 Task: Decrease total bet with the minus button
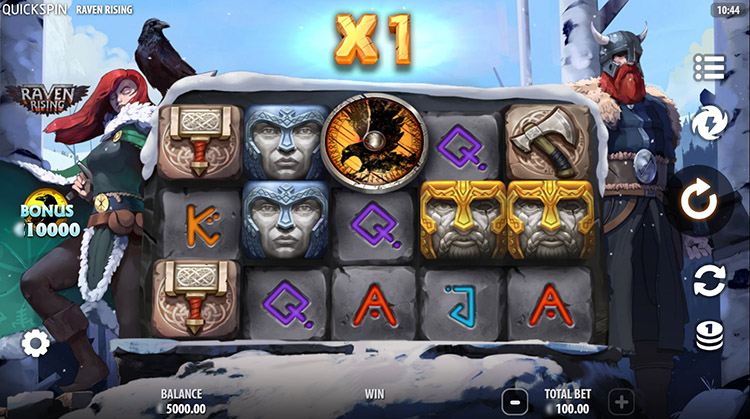pos(512,401)
